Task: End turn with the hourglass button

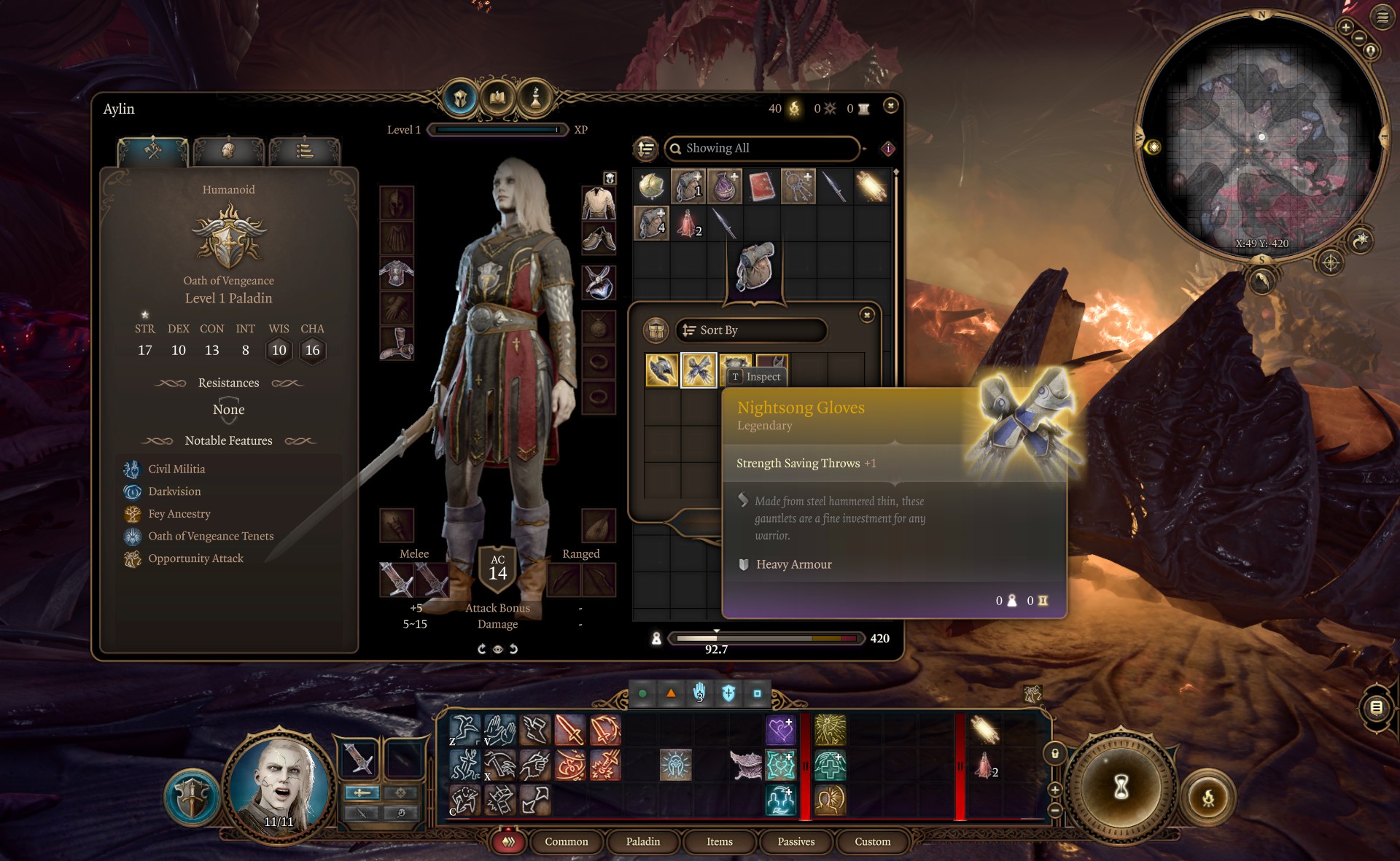Action: click(x=1121, y=787)
